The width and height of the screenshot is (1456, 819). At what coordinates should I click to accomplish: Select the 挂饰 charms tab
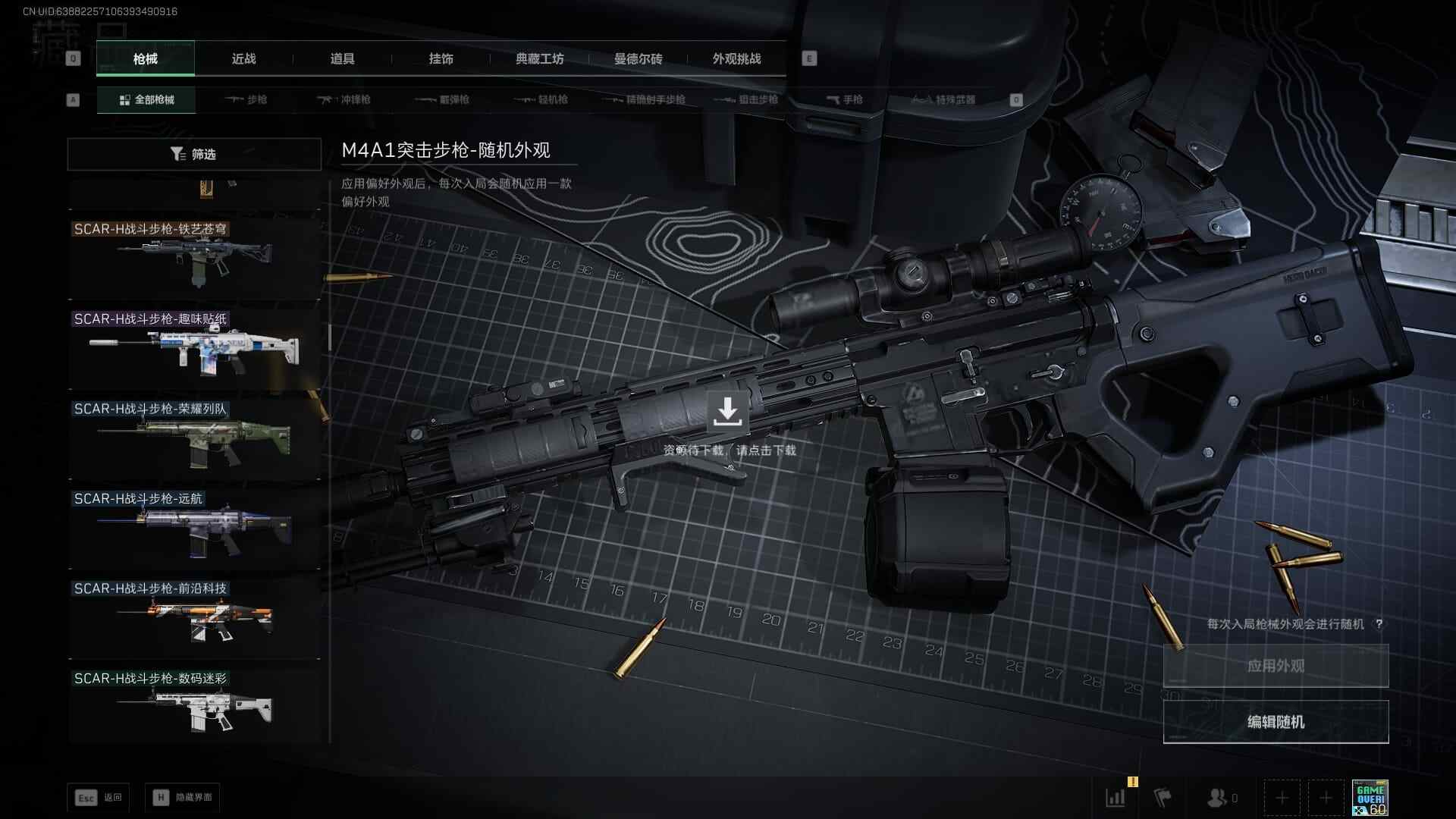[441, 59]
